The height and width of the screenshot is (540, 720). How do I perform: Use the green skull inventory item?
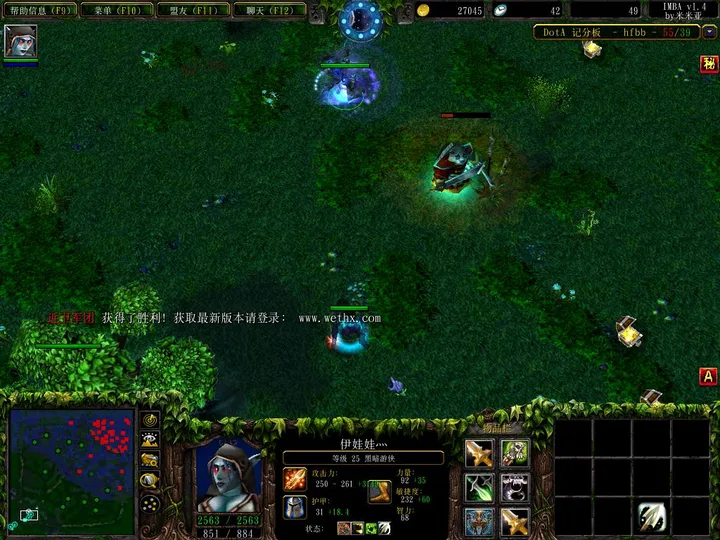515,453
